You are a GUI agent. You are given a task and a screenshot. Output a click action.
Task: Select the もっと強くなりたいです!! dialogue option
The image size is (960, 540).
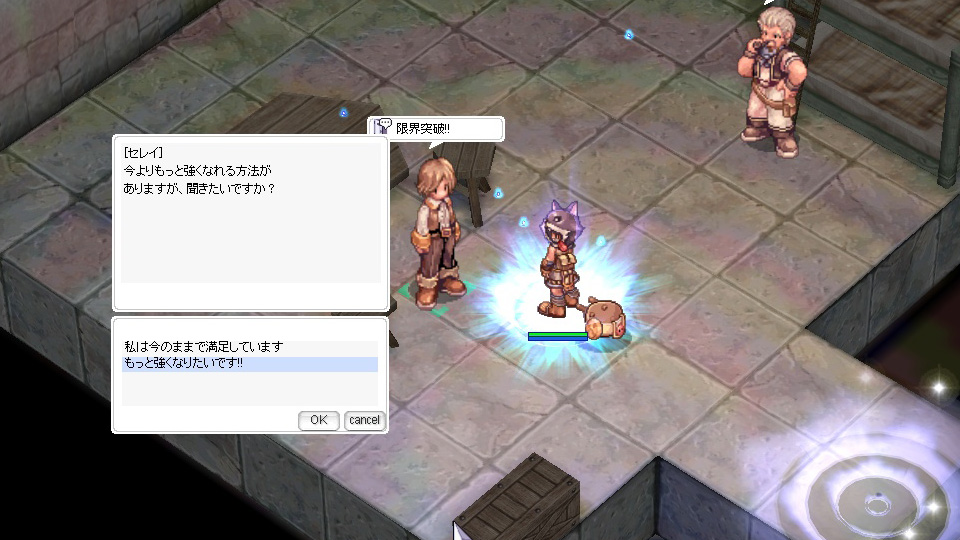tap(184, 364)
